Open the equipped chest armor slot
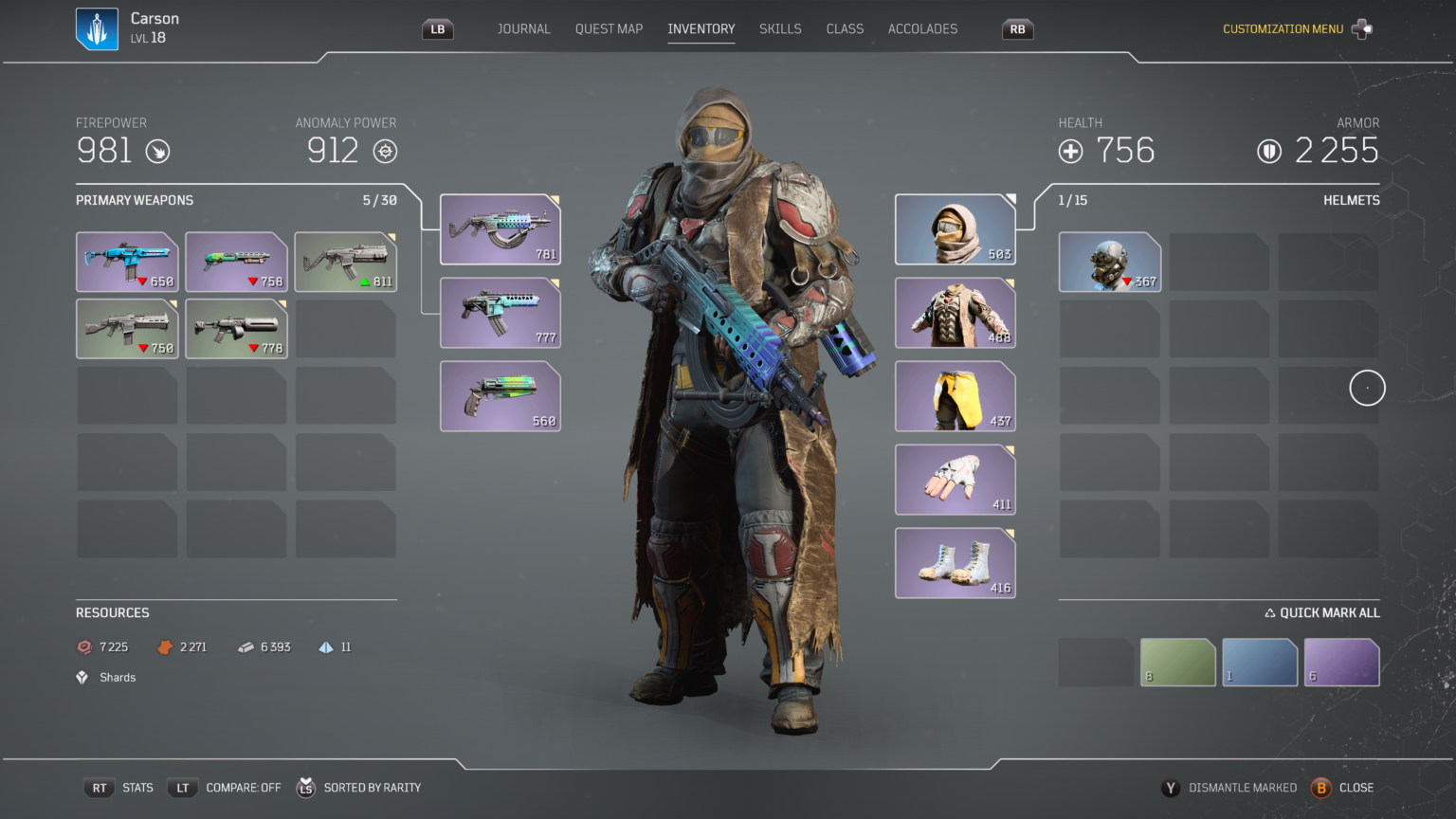Image resolution: width=1456 pixels, height=819 pixels. (955, 313)
